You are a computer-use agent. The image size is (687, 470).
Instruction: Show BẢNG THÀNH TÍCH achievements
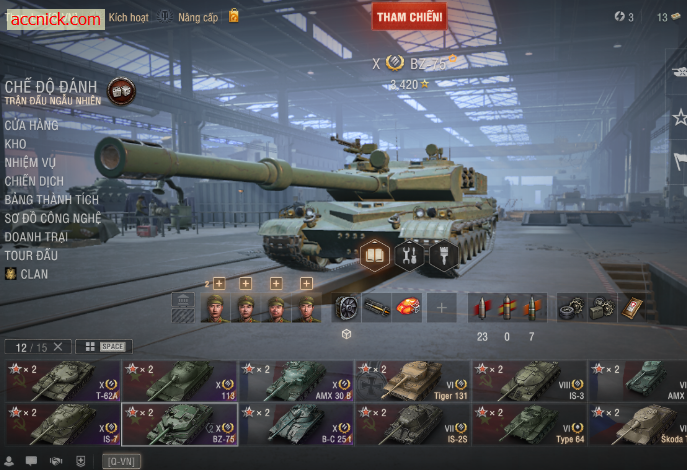(x=51, y=199)
